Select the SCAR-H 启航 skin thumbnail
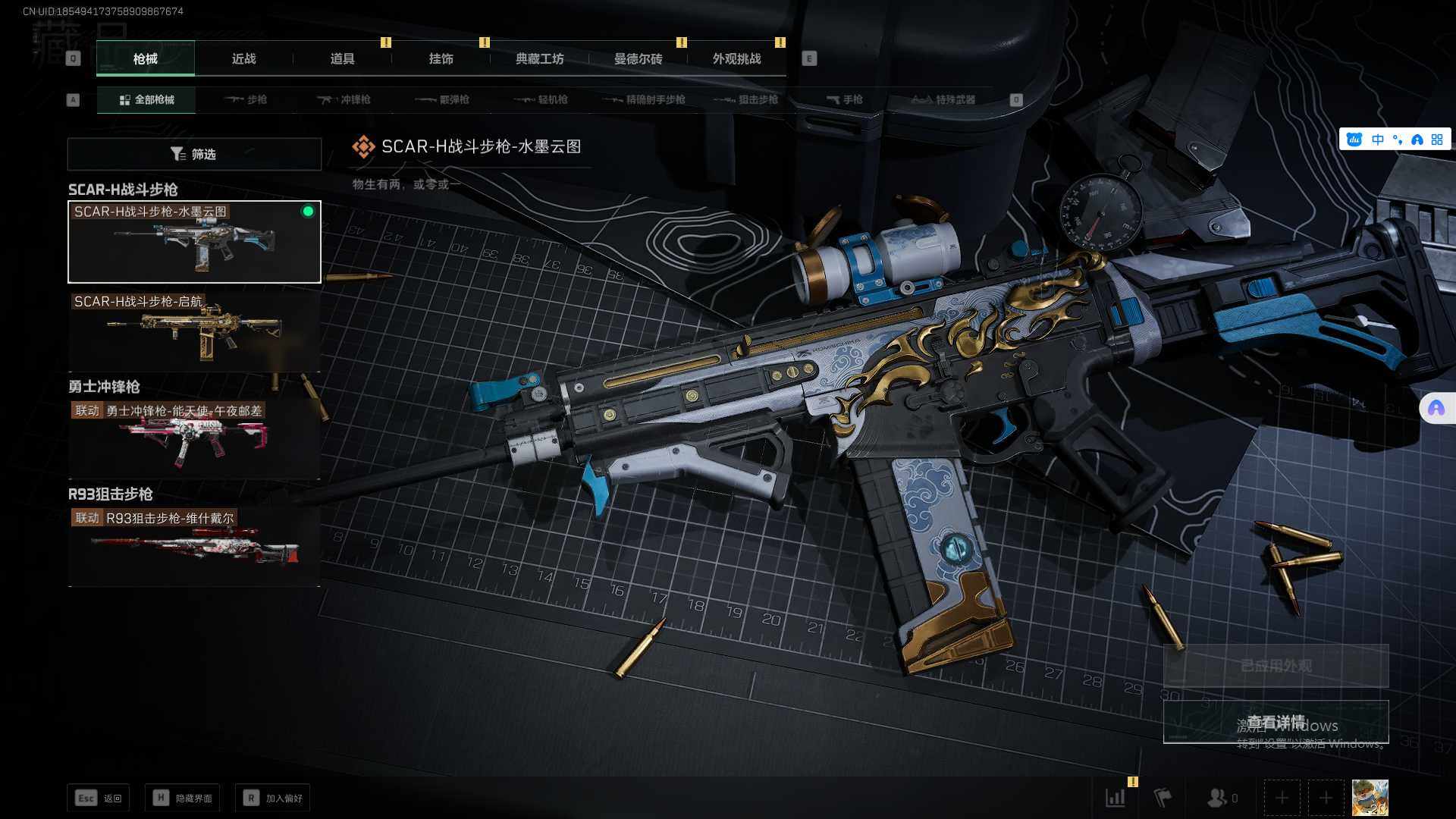The width and height of the screenshot is (1456, 819). pos(194,328)
